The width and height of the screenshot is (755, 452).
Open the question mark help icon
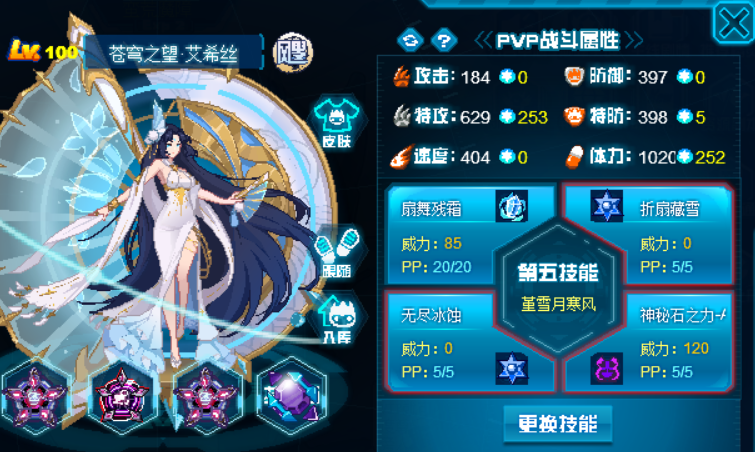[445, 40]
